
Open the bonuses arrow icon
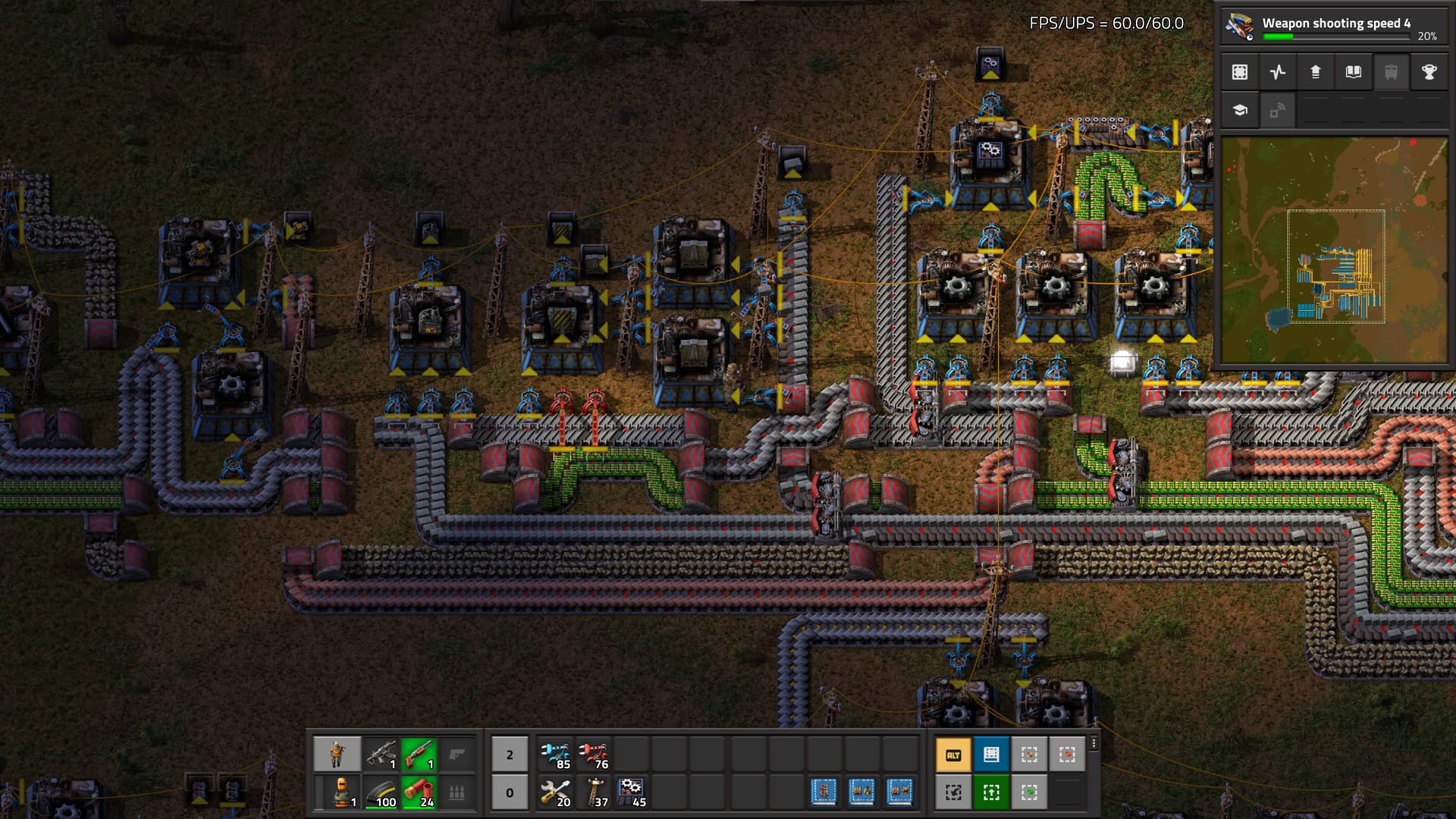1316,72
